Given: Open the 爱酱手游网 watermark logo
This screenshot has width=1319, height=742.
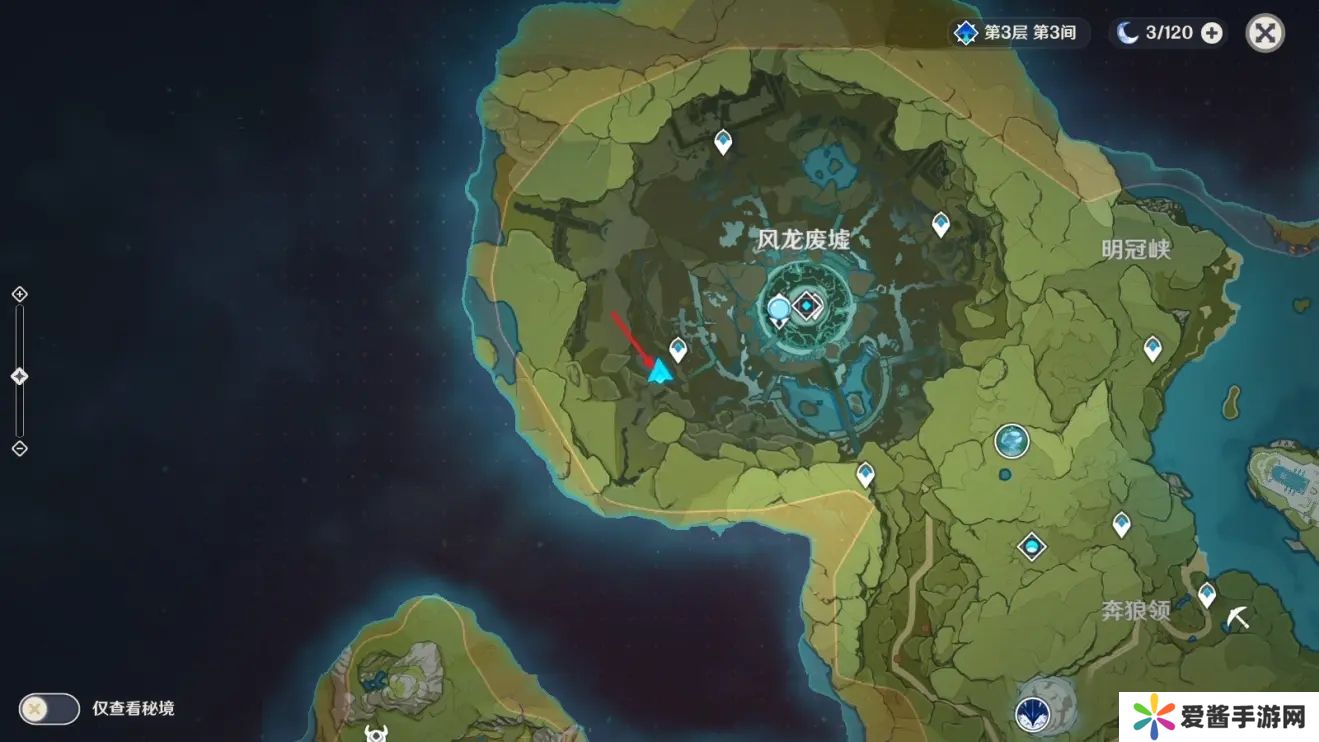Looking at the screenshot, I should [1218, 716].
